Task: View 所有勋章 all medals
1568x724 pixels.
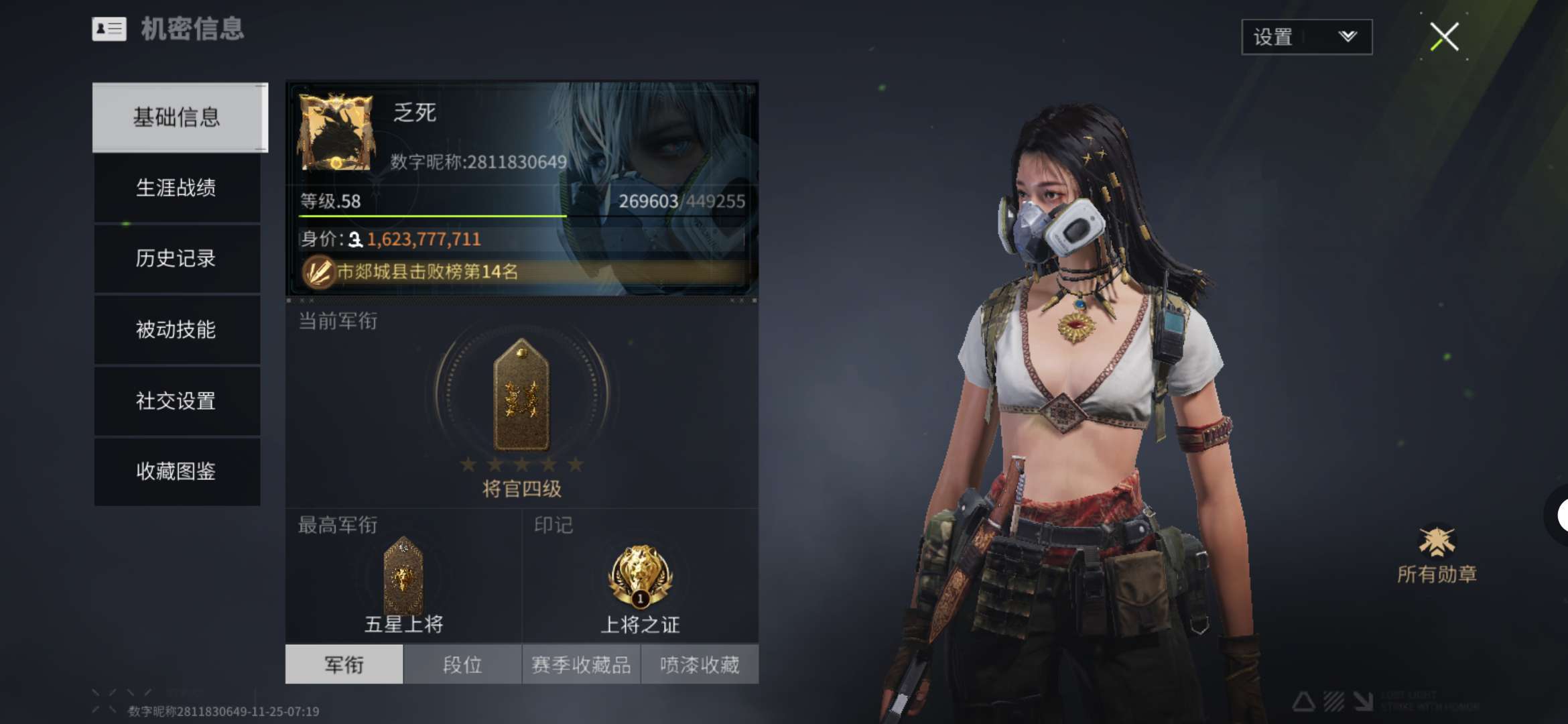Action: pos(1437,554)
